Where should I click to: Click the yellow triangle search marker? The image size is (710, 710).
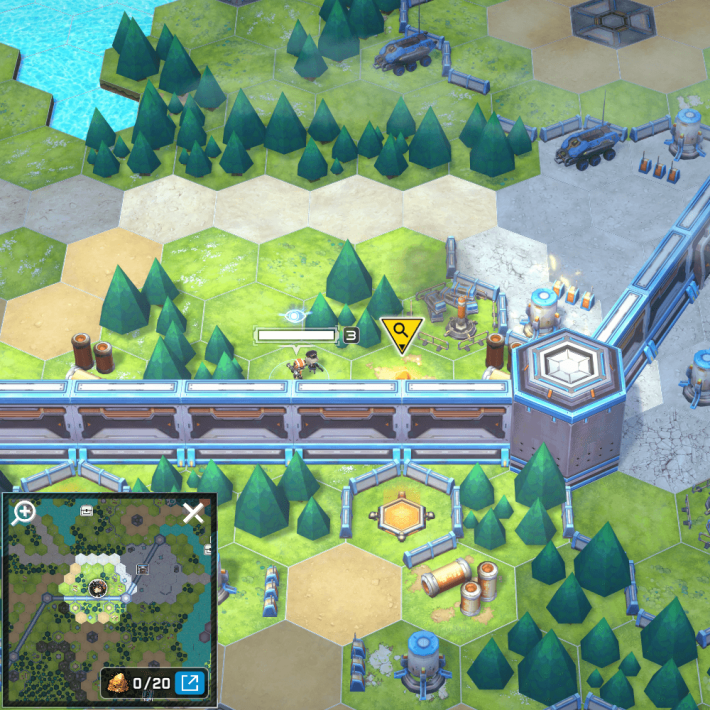(401, 333)
